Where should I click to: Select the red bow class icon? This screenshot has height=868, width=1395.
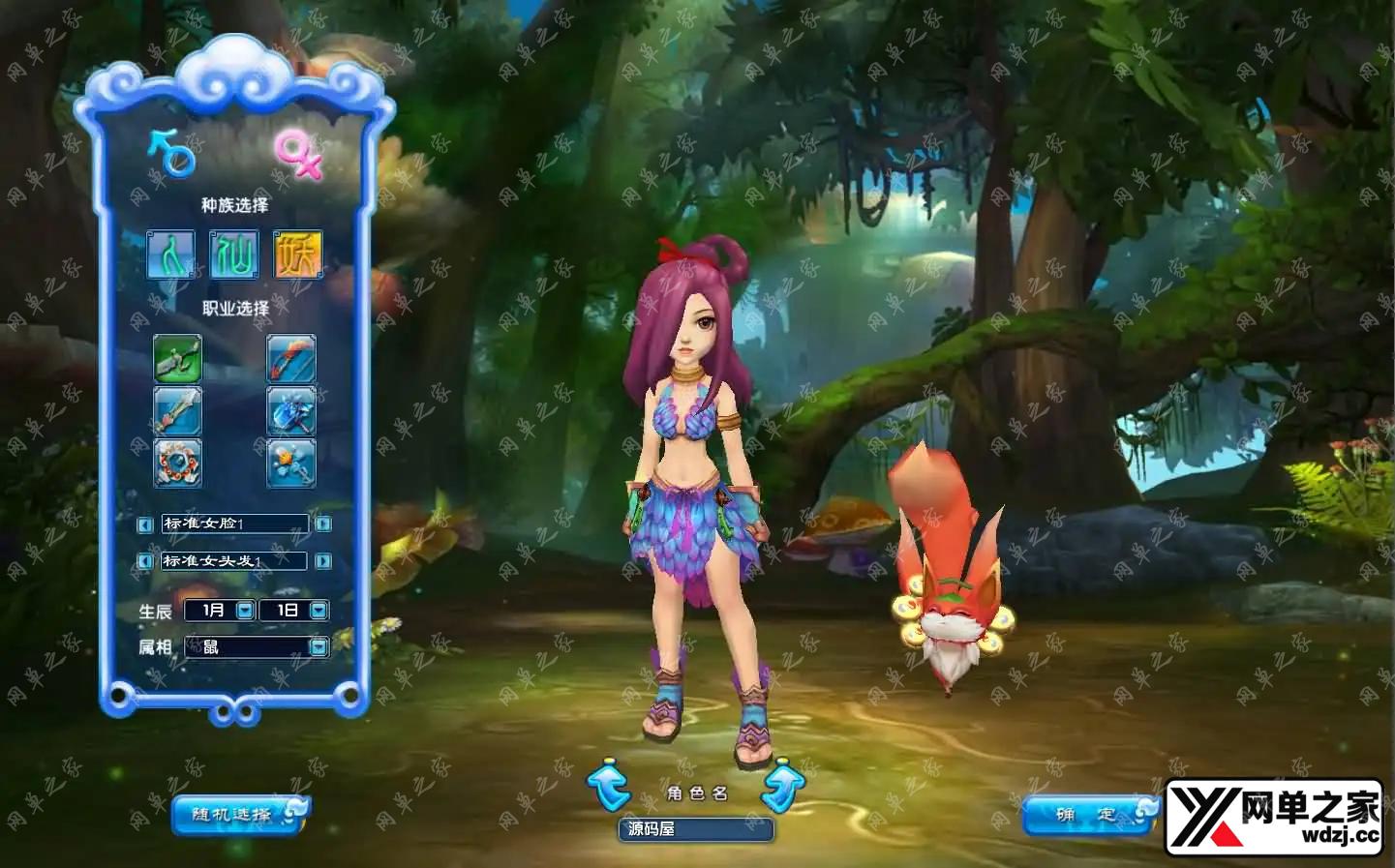tap(290, 358)
